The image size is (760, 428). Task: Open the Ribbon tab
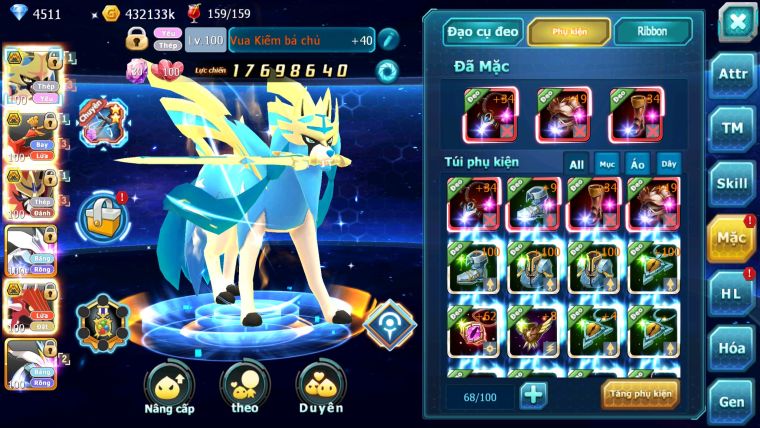click(x=652, y=32)
